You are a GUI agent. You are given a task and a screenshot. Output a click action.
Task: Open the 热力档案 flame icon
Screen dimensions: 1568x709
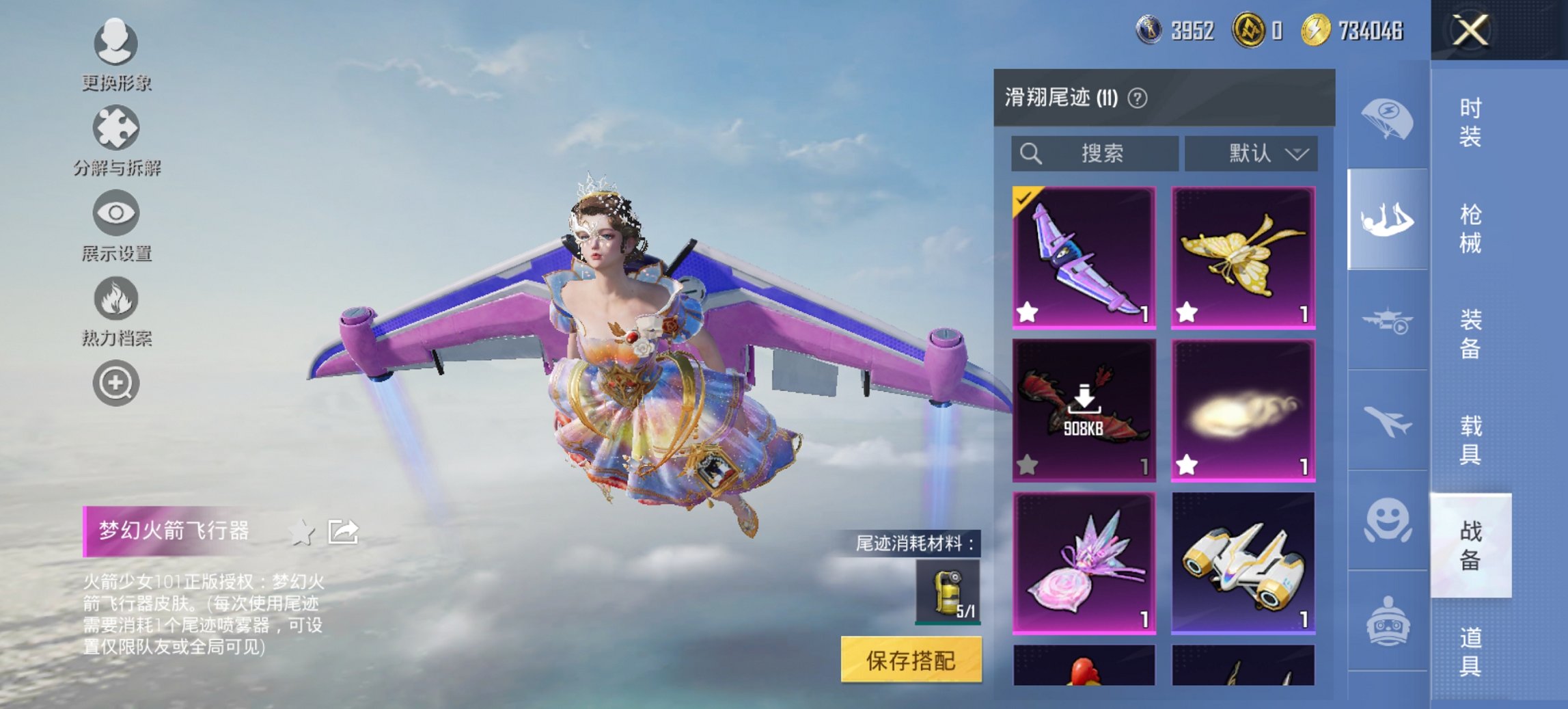click(x=116, y=297)
